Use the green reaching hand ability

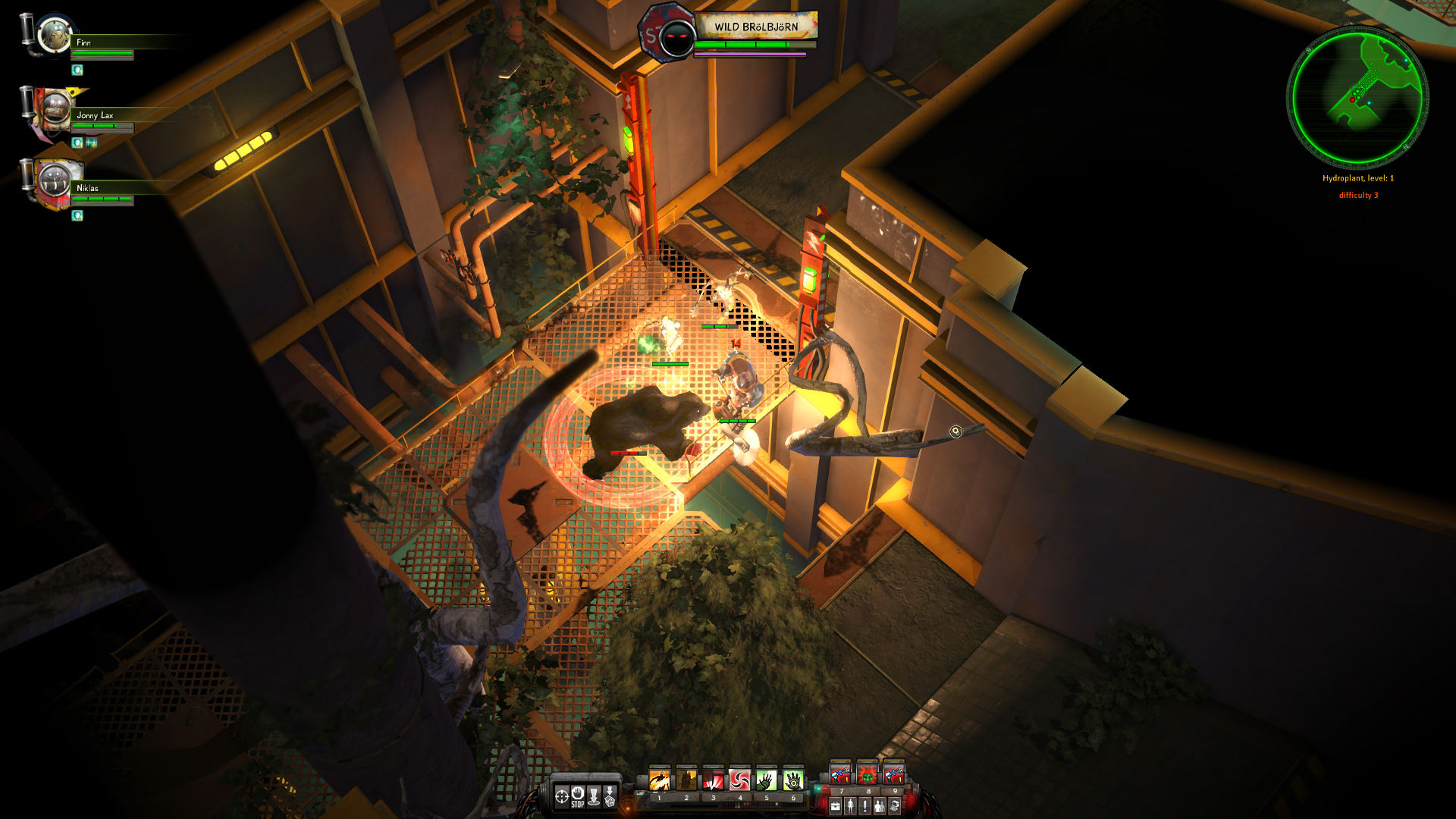pyautogui.click(x=767, y=780)
